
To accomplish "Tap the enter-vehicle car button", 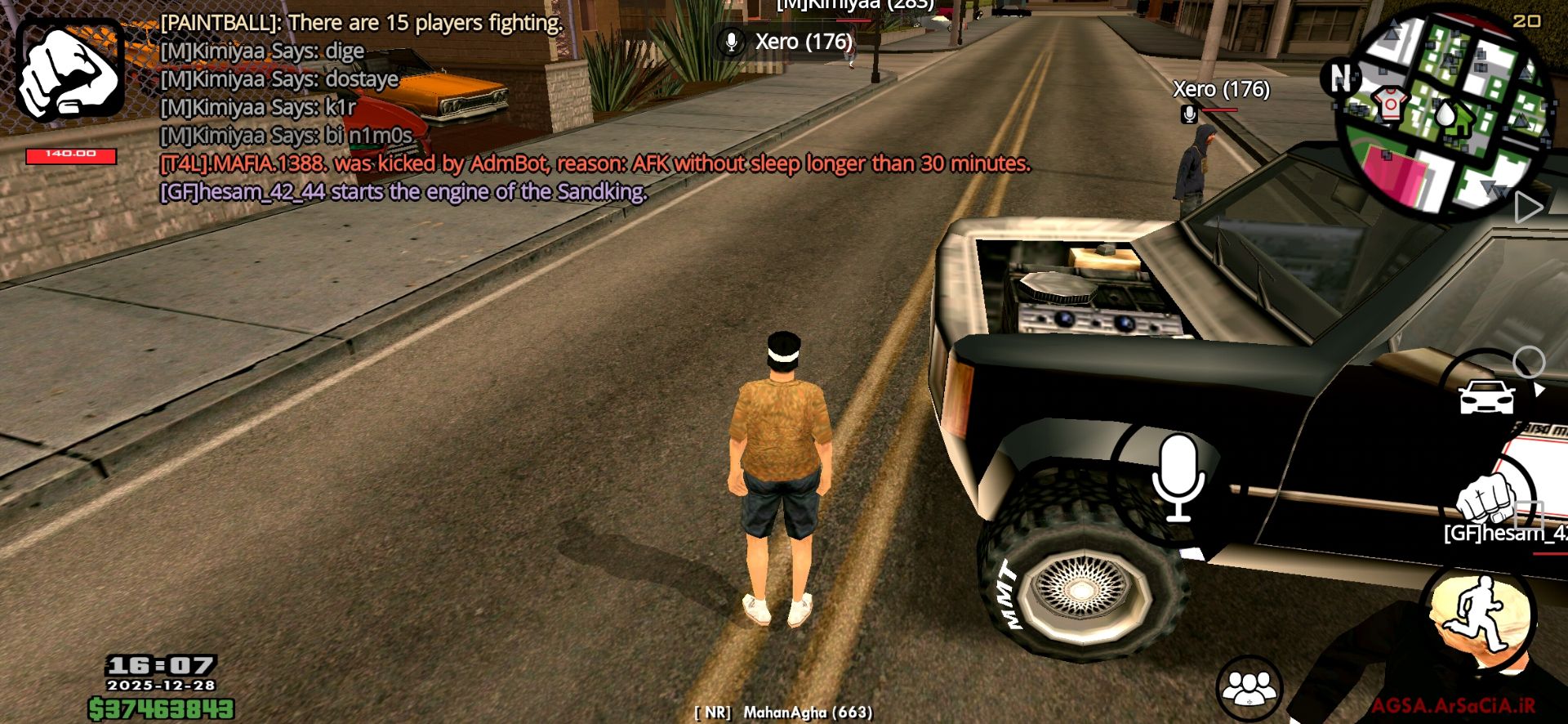I will 1486,397.
